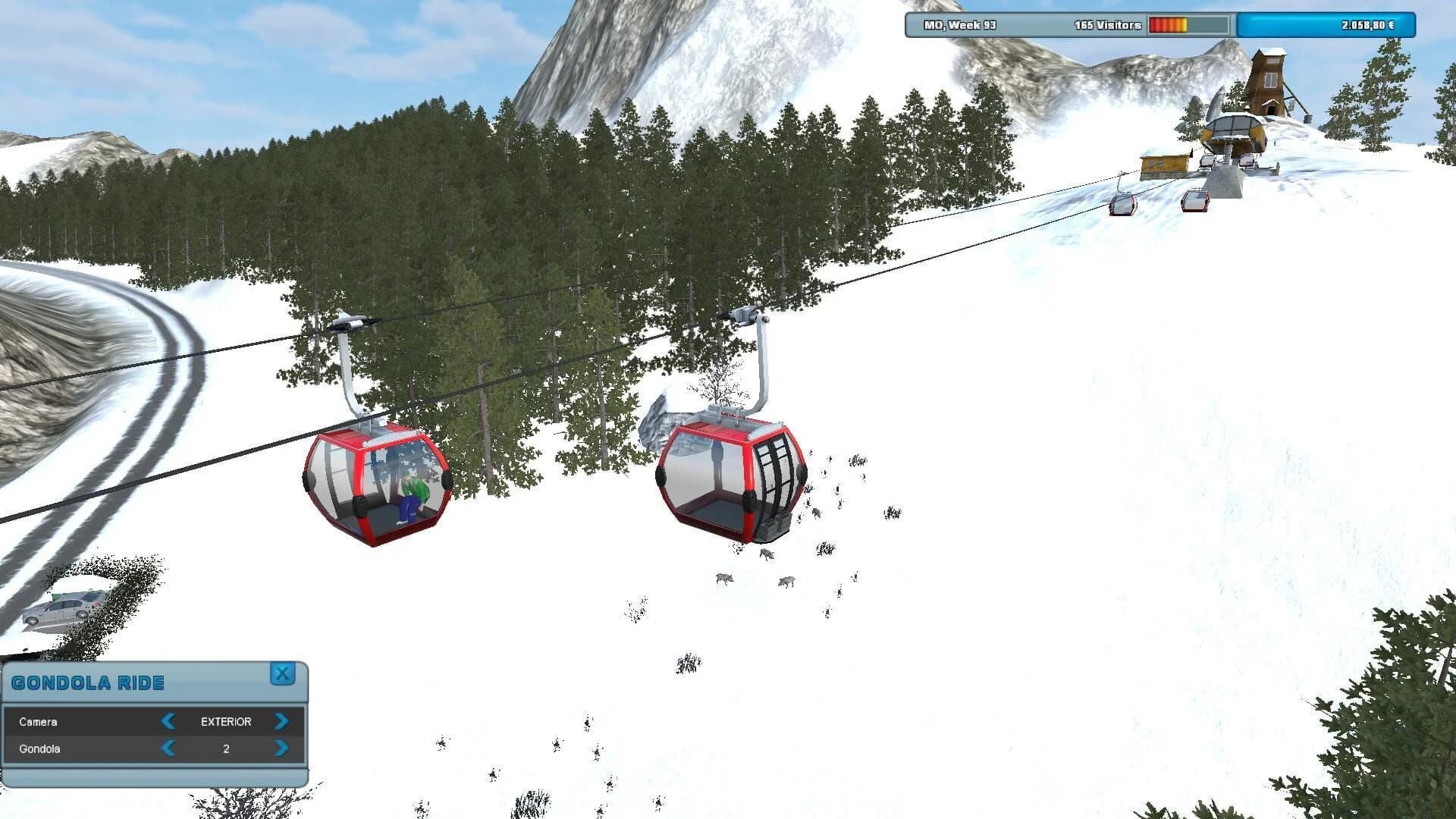1456x819 pixels.
Task: Click the left arrow beside EXTERIOR
Action: click(x=168, y=721)
